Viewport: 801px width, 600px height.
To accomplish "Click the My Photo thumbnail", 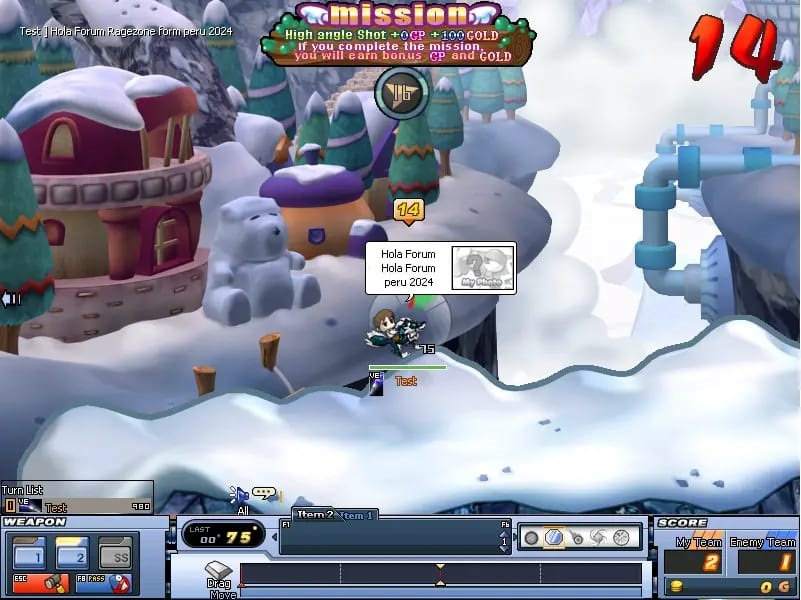I will point(482,269).
